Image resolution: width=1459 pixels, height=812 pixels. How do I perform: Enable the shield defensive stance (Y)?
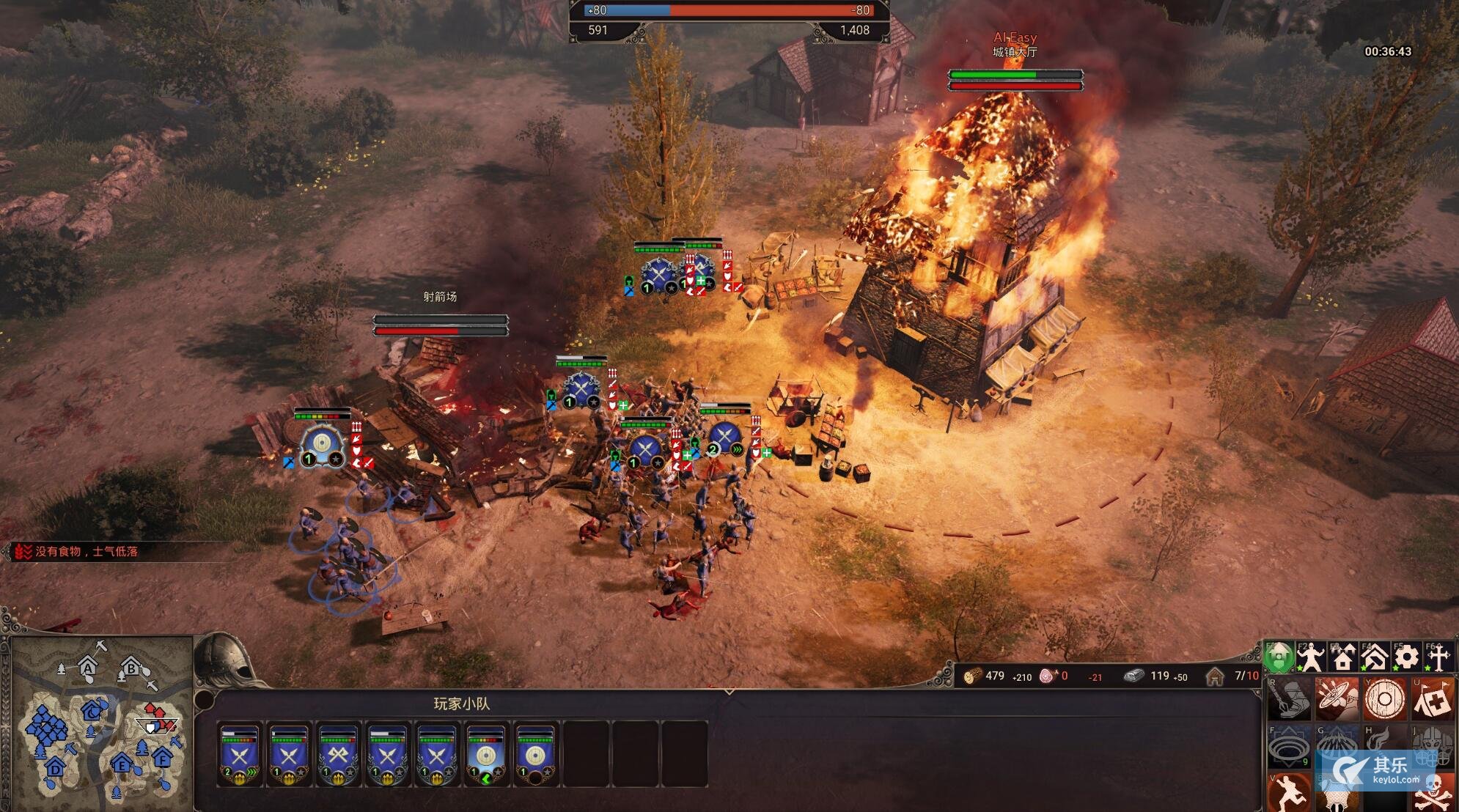tap(1386, 699)
